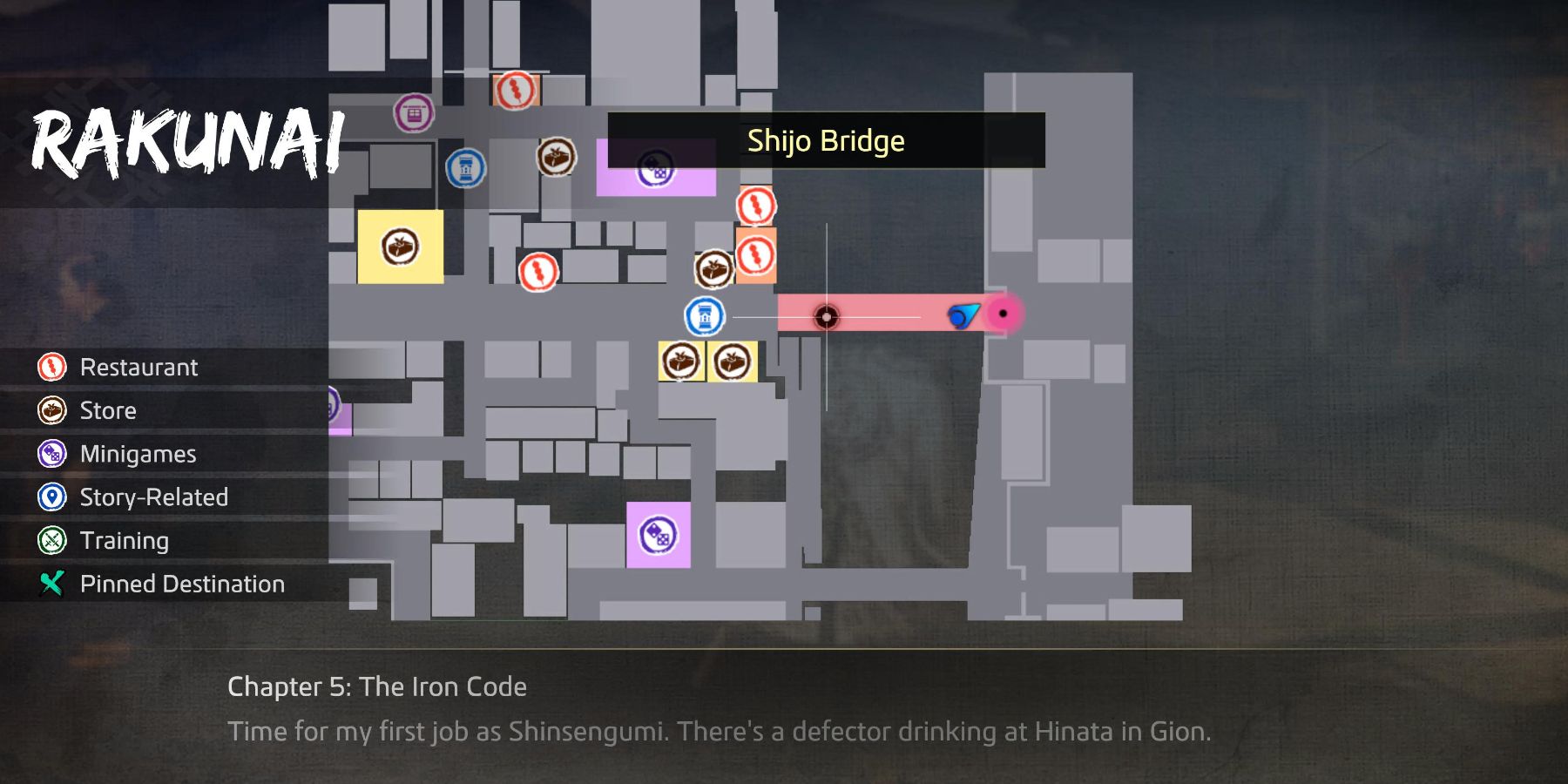This screenshot has height=784, width=1568.
Task: Click the Shijo Bridge location banner
Action: 825,140
